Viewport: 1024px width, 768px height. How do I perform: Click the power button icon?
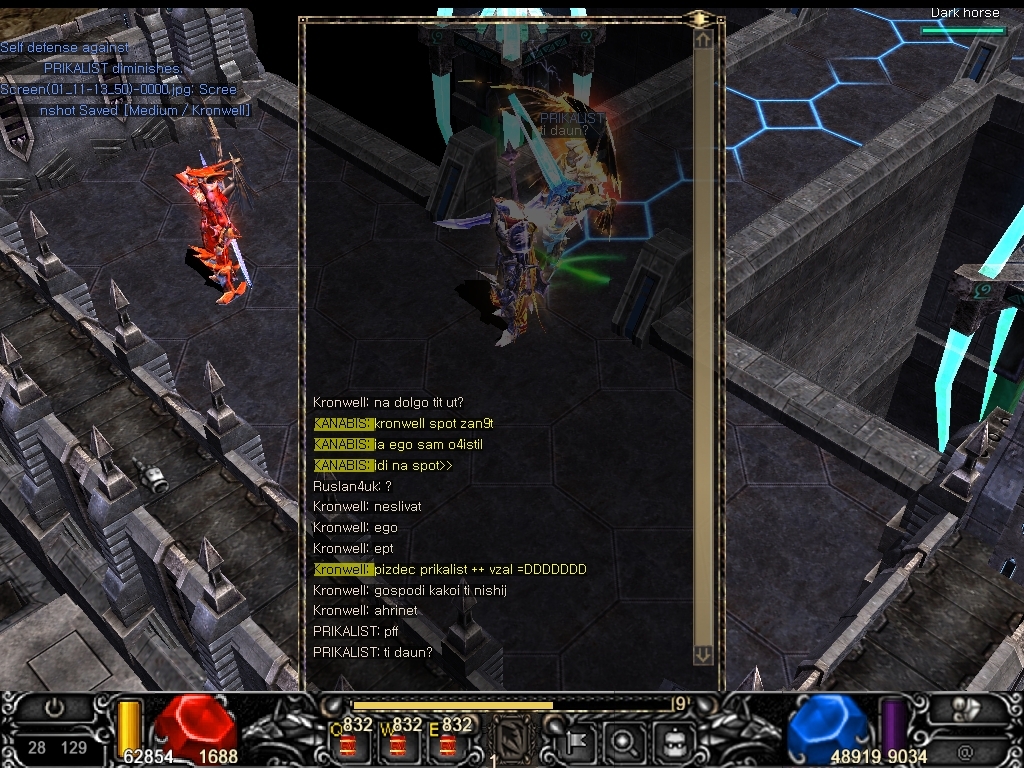(56, 708)
